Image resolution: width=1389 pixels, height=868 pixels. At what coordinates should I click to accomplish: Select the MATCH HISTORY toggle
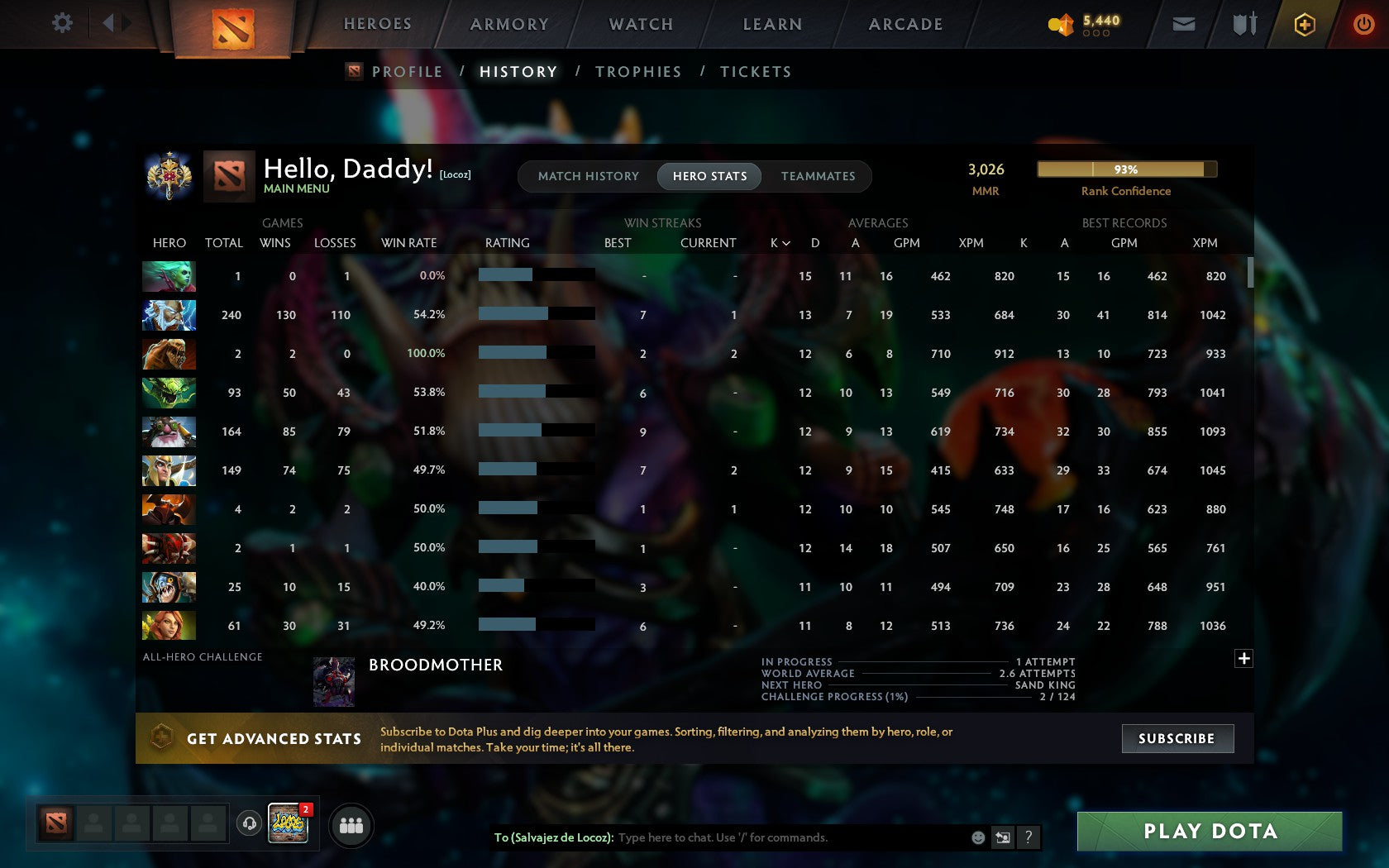[x=588, y=176]
